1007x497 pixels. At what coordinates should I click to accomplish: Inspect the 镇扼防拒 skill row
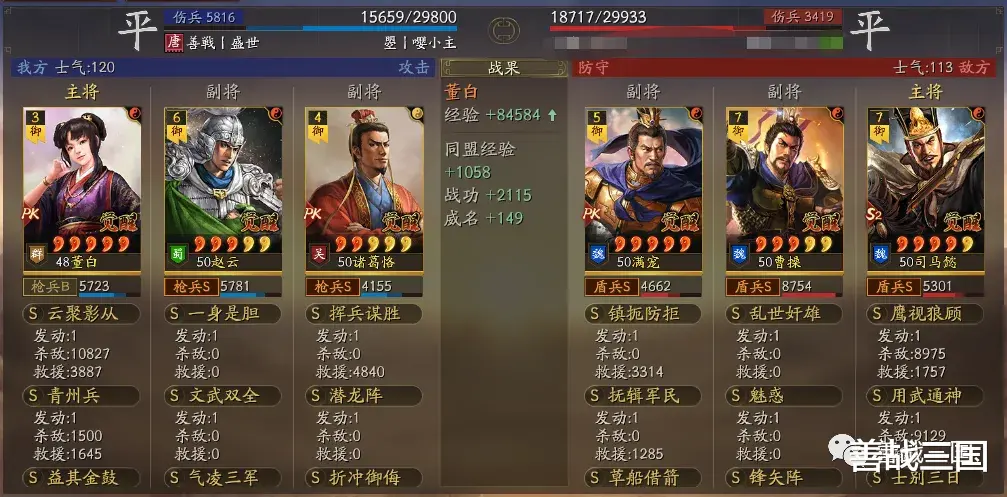point(645,313)
